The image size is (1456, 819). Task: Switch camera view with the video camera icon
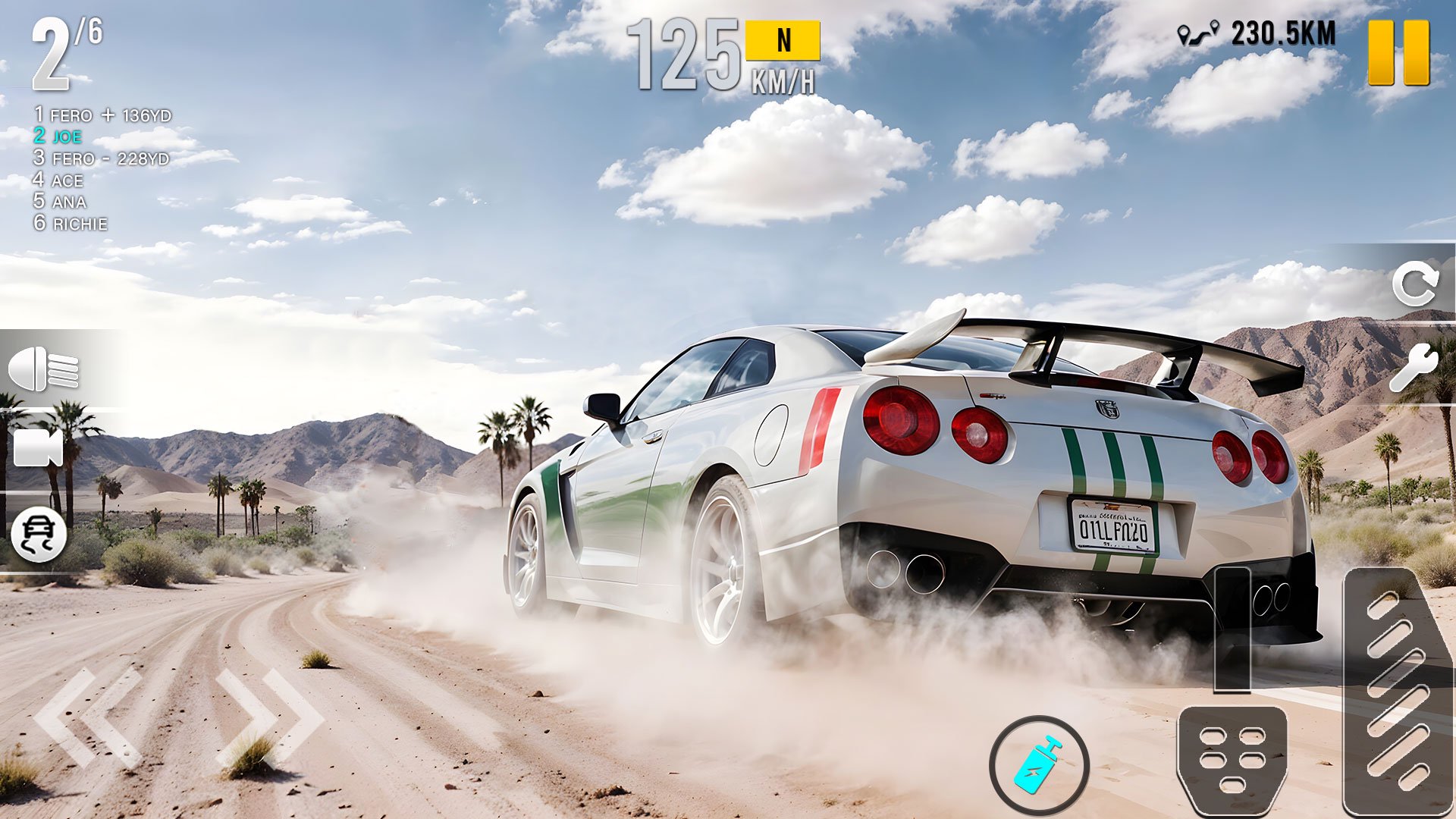(38, 448)
